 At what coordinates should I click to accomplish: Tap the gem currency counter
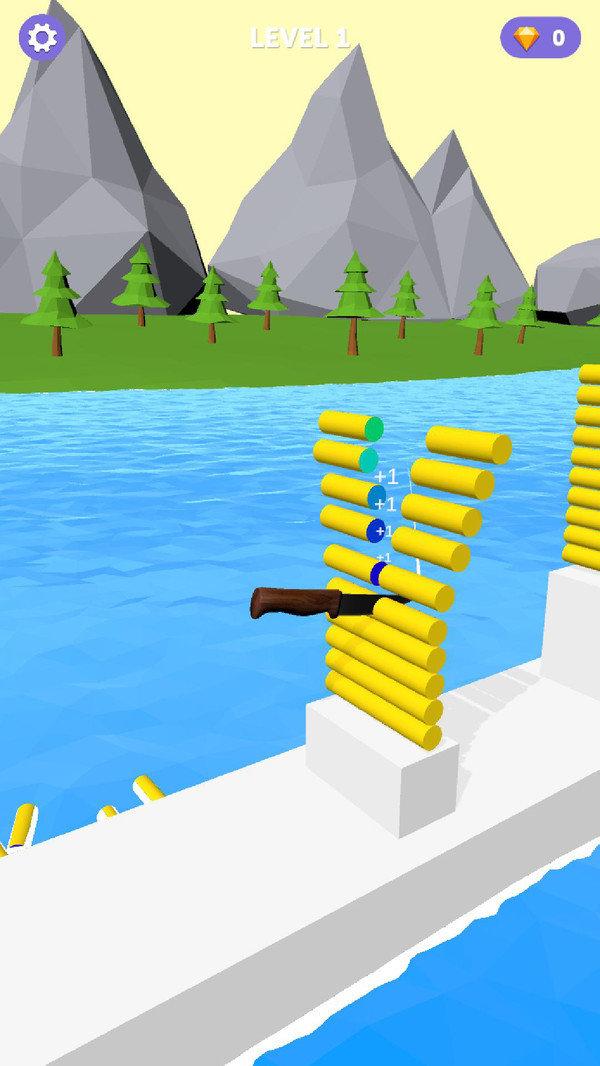point(540,38)
